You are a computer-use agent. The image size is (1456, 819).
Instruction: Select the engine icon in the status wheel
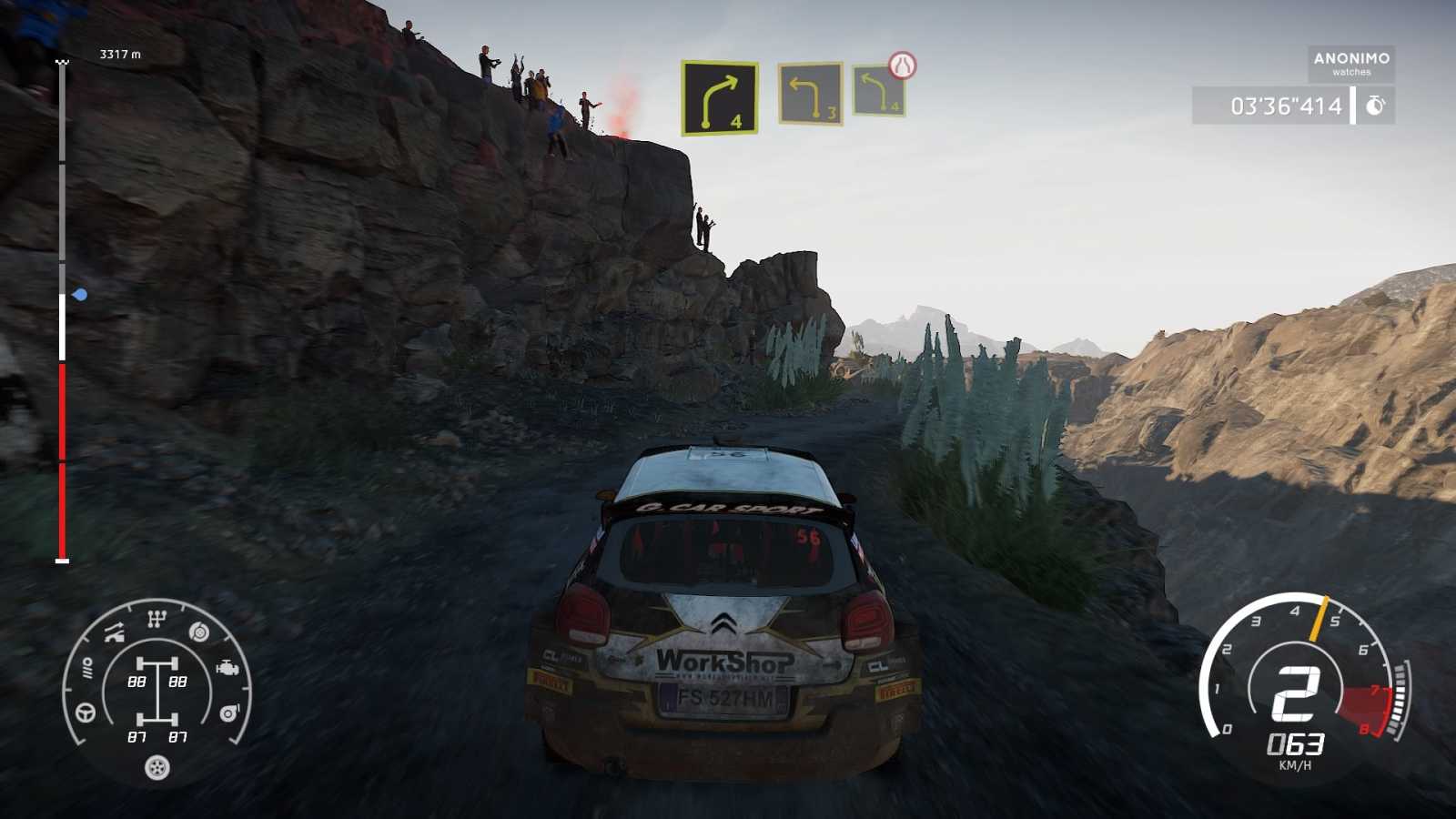coord(227,667)
